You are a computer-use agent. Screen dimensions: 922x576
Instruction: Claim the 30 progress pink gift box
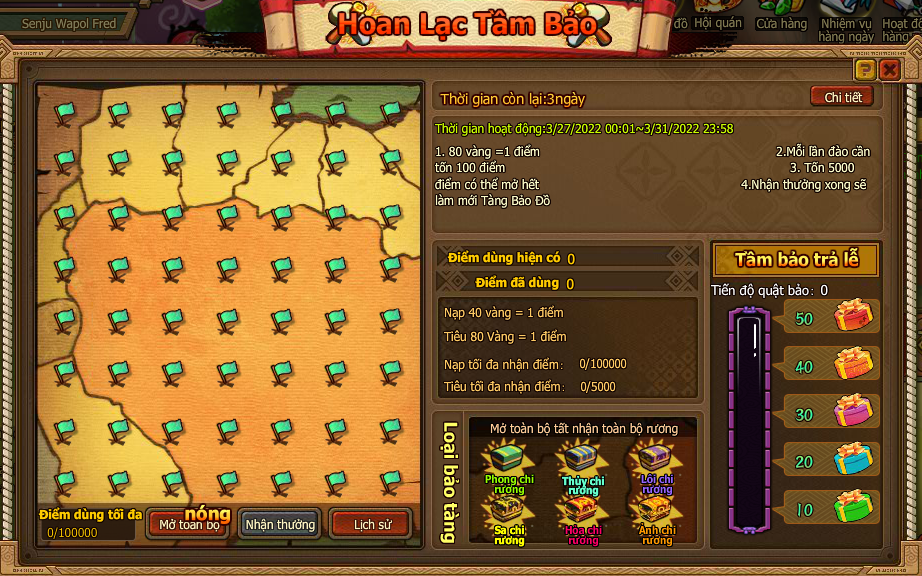coord(853,411)
